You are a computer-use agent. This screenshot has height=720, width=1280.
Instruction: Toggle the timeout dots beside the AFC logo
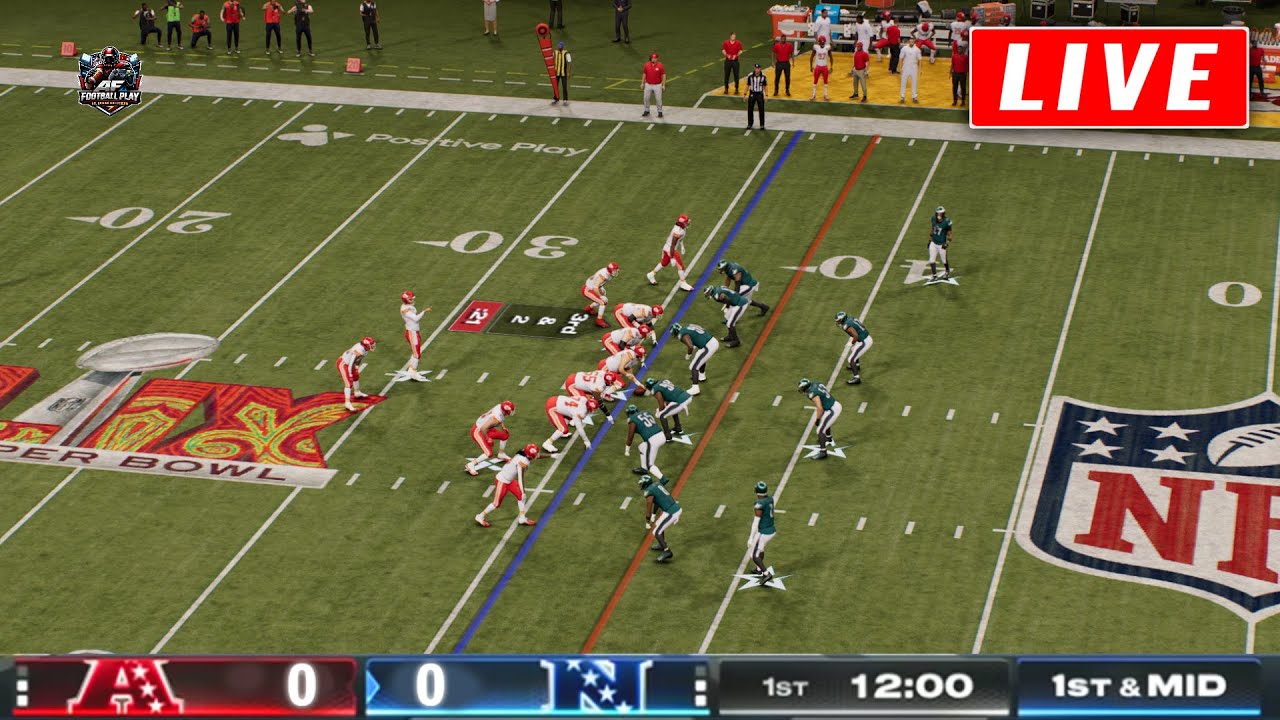point(22,684)
